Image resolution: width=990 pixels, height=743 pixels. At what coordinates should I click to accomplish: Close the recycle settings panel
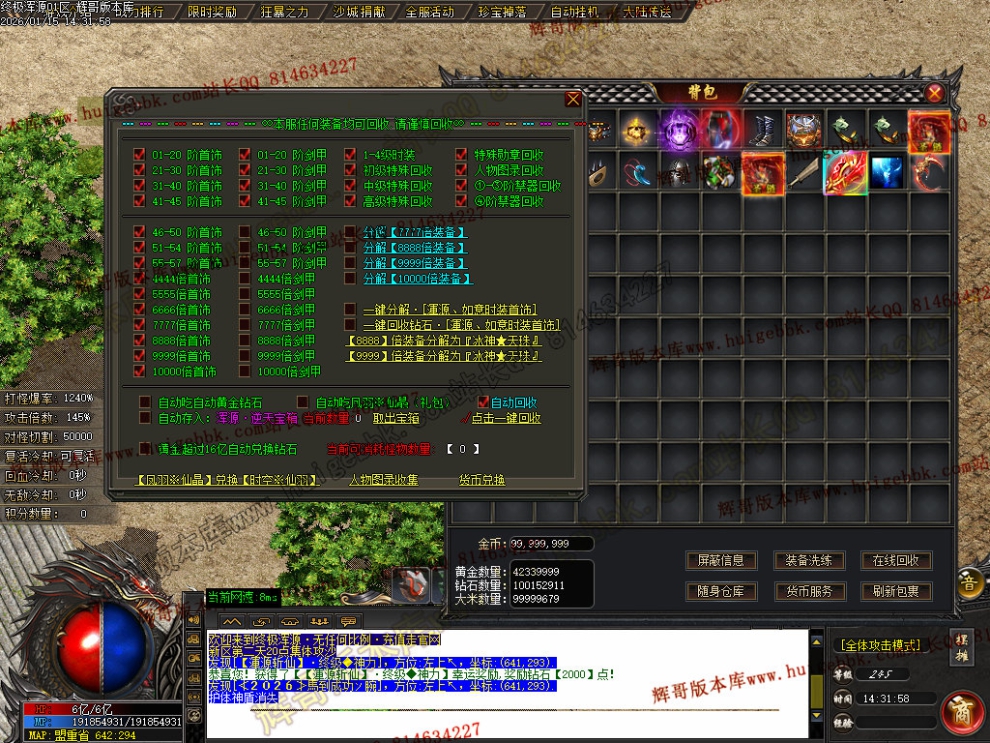[573, 99]
